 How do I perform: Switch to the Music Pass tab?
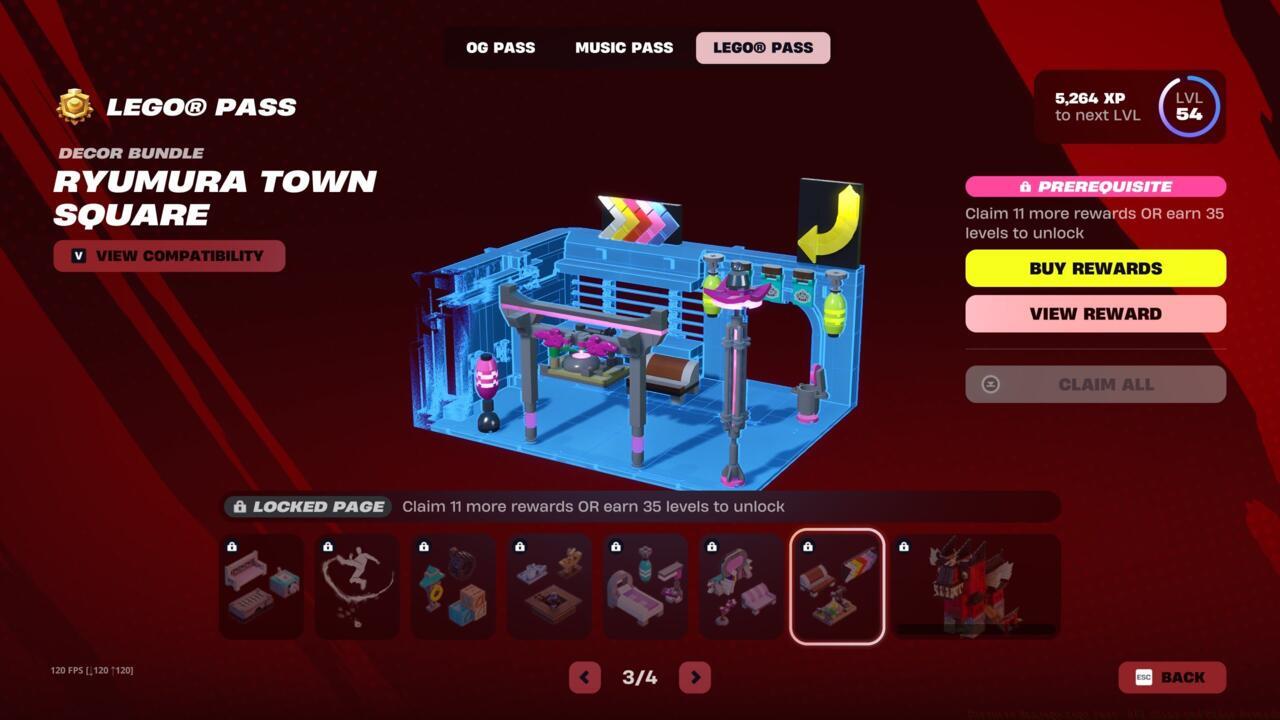623,47
